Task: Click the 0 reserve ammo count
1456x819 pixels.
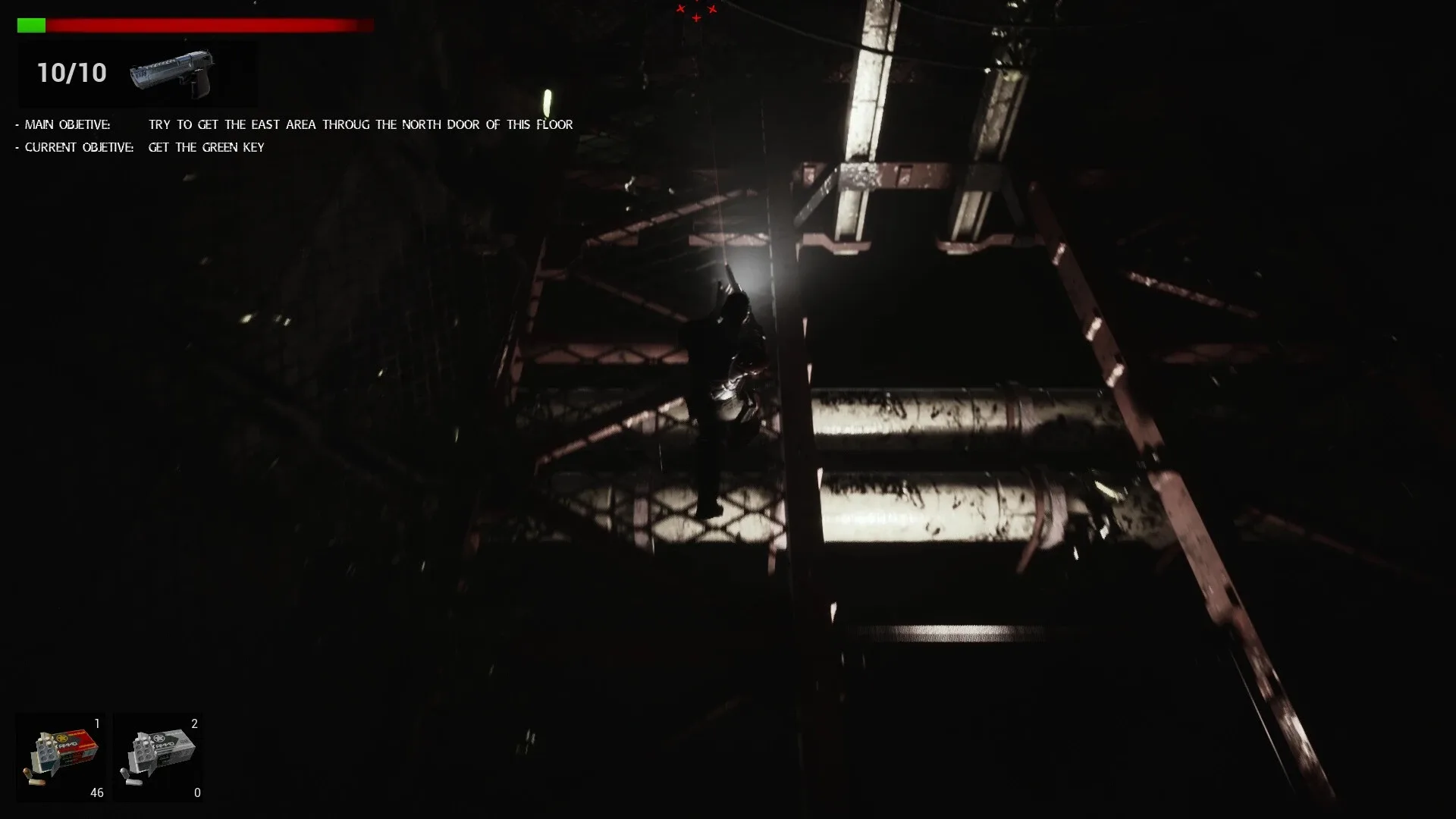Action: [197, 792]
